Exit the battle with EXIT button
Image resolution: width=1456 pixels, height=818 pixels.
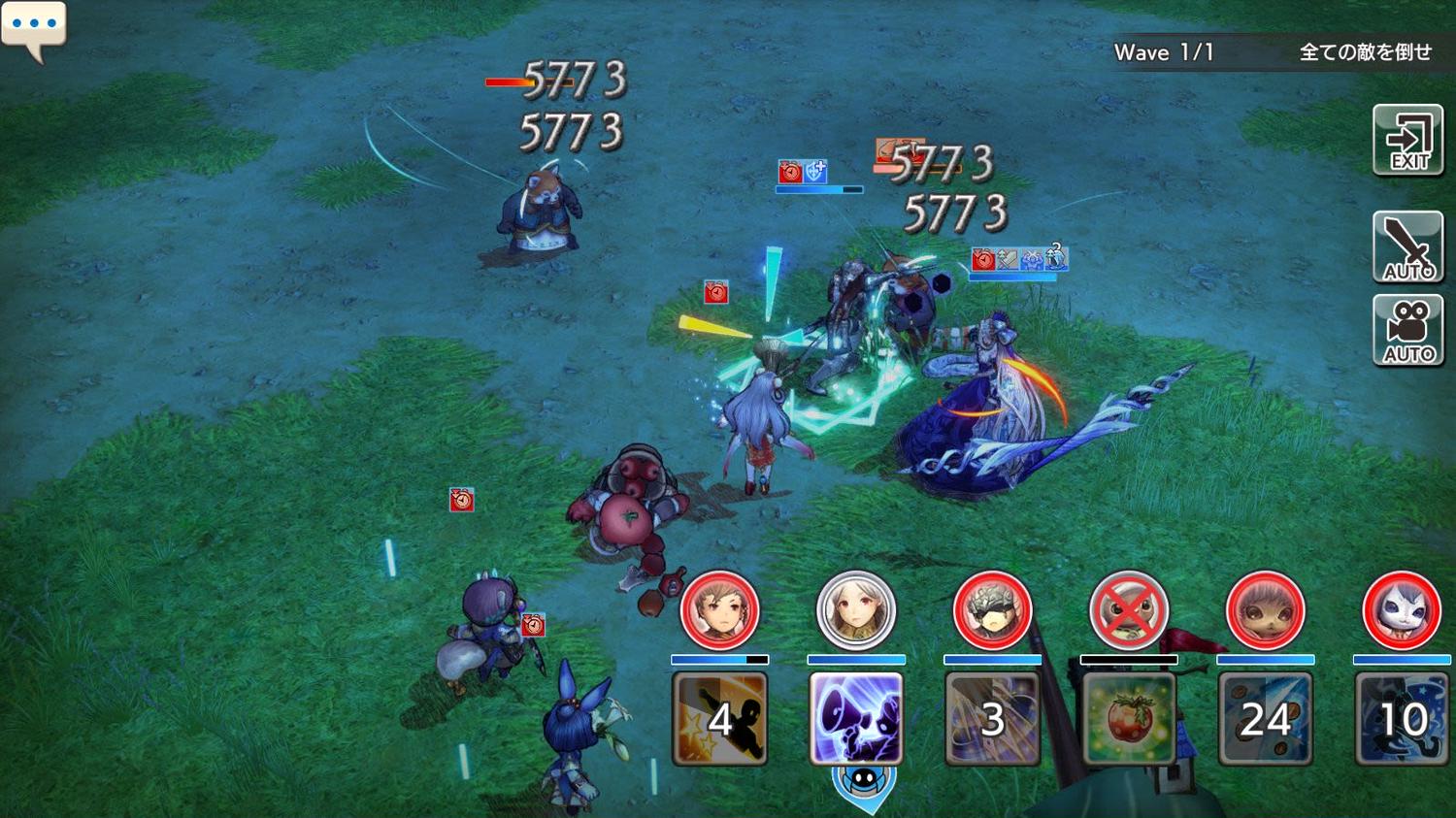1408,142
